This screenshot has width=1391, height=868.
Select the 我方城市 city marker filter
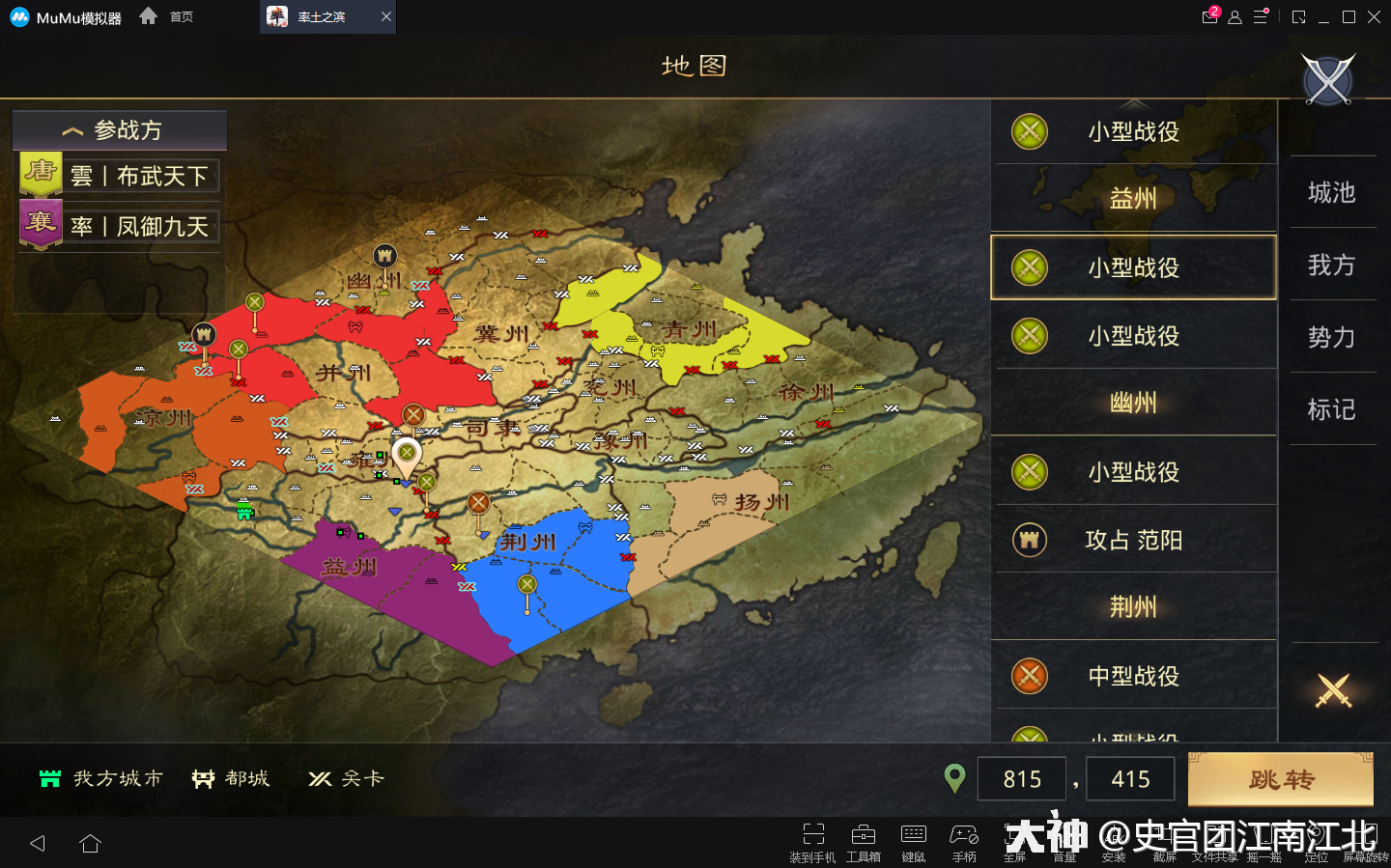pos(99,778)
